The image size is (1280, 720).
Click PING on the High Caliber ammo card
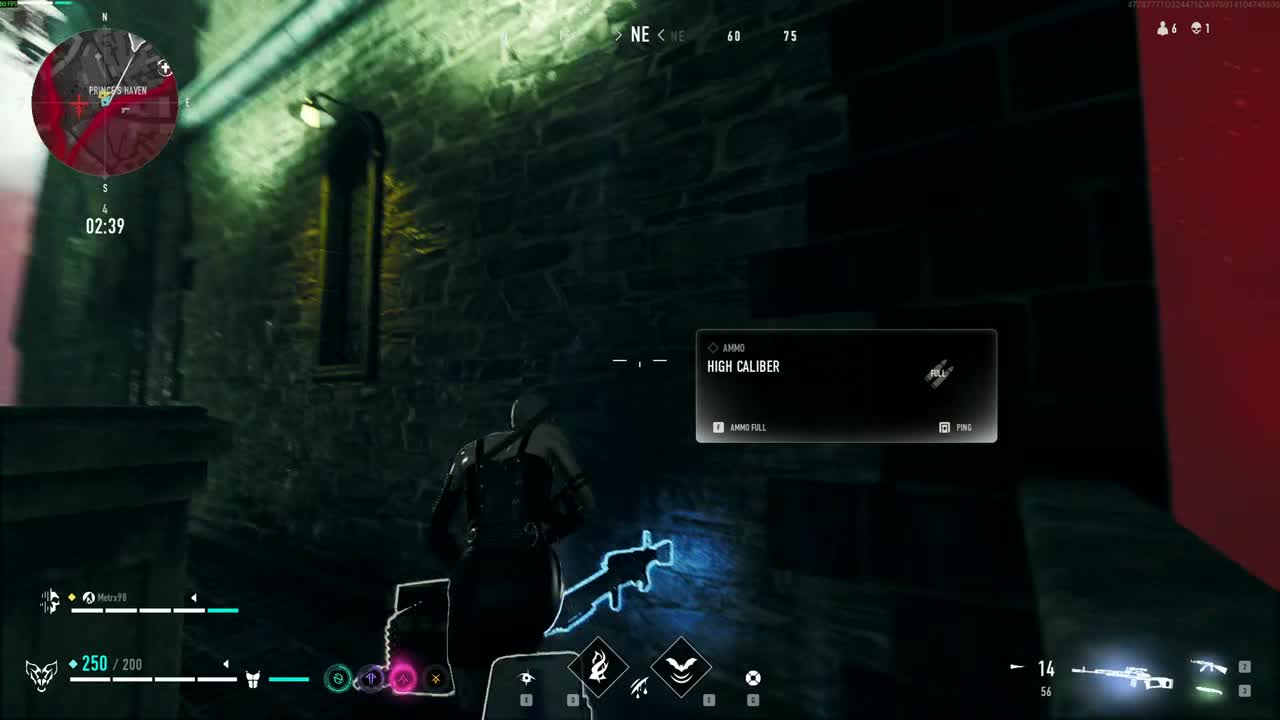pyautogui.click(x=960, y=427)
